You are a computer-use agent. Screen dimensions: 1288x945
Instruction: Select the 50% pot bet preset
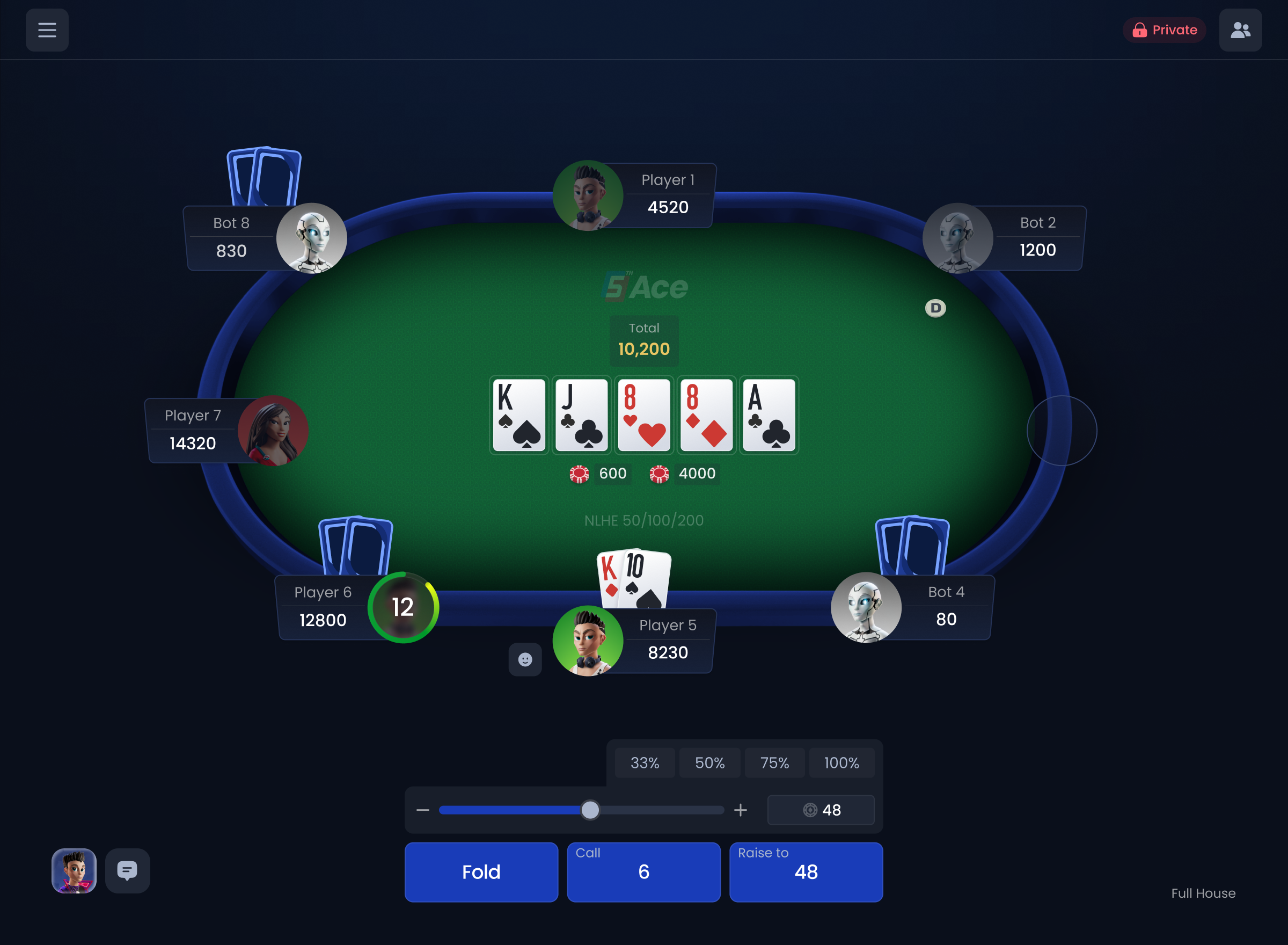coord(709,762)
